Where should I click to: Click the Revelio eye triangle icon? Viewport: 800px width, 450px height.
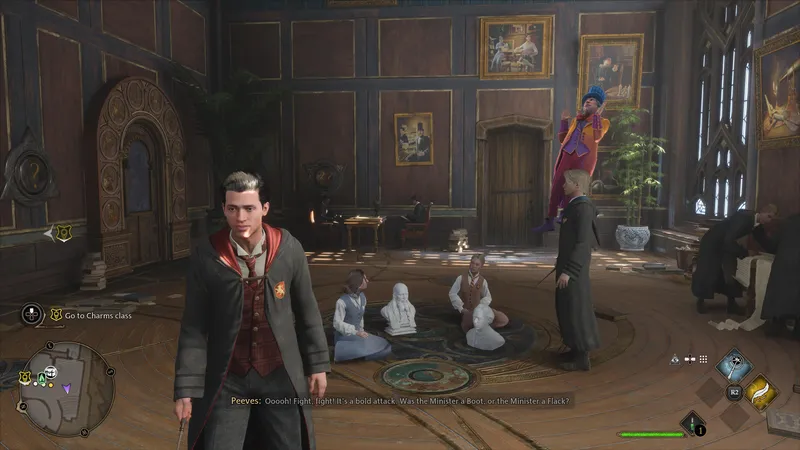click(x=676, y=359)
